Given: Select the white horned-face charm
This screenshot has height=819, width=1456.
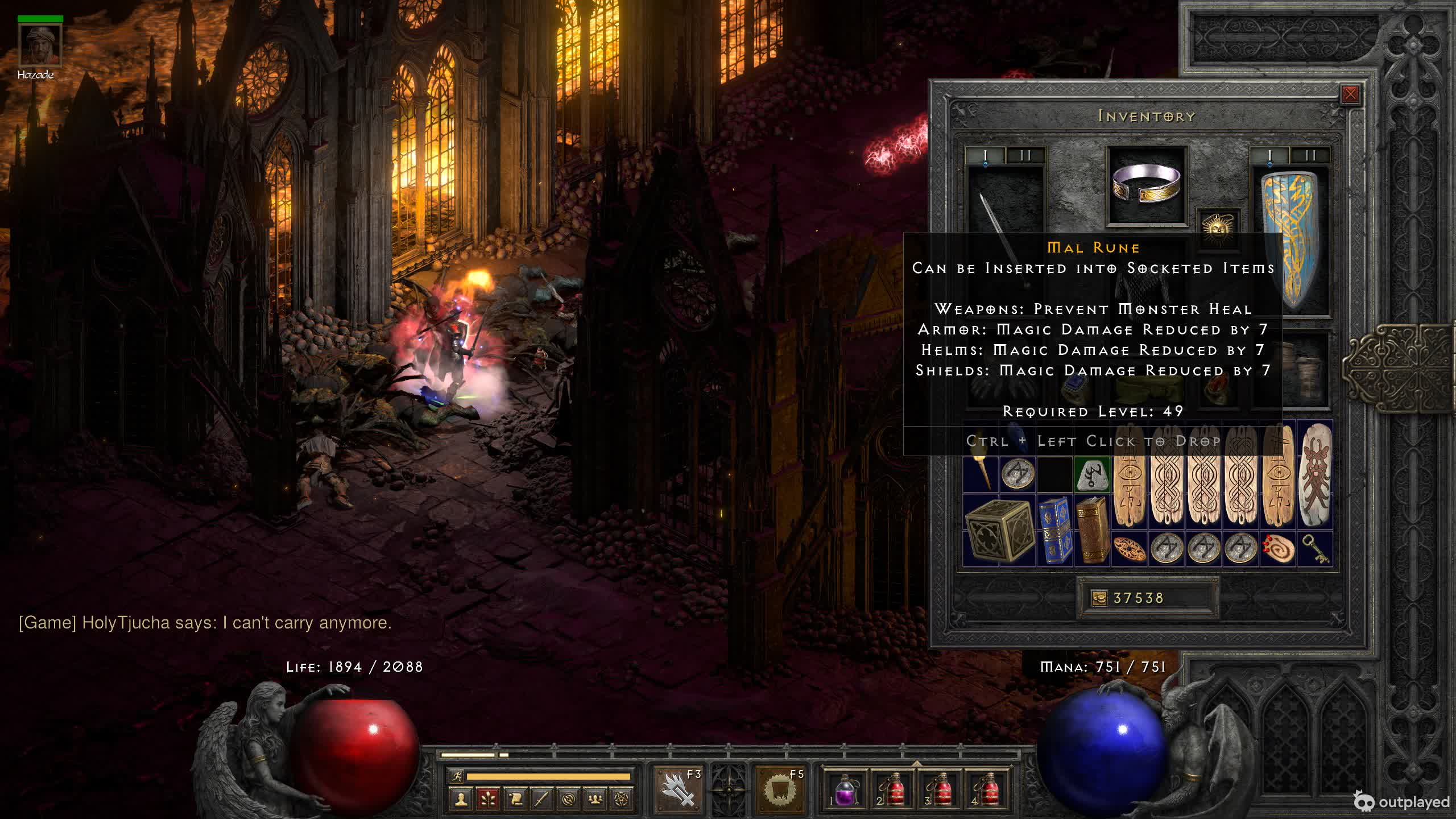Looking at the screenshot, I should tap(1315, 475).
